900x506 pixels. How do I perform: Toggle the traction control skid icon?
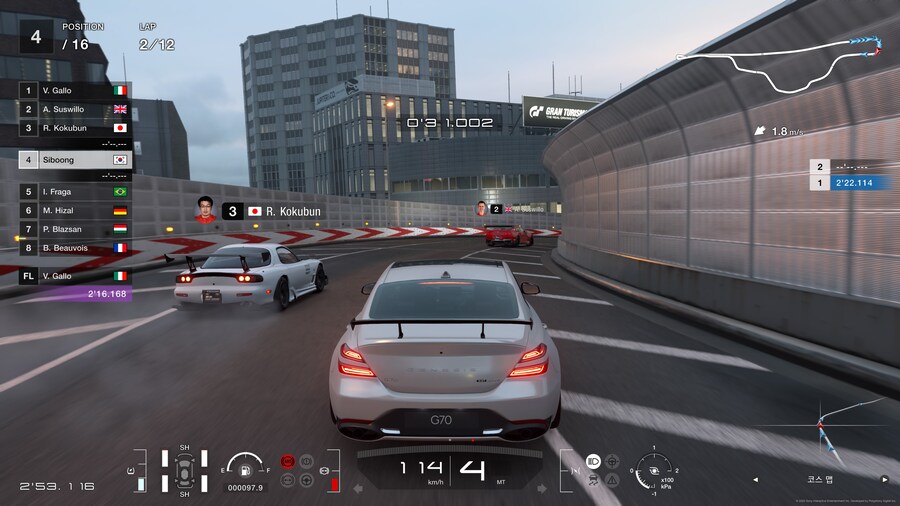click(592, 479)
